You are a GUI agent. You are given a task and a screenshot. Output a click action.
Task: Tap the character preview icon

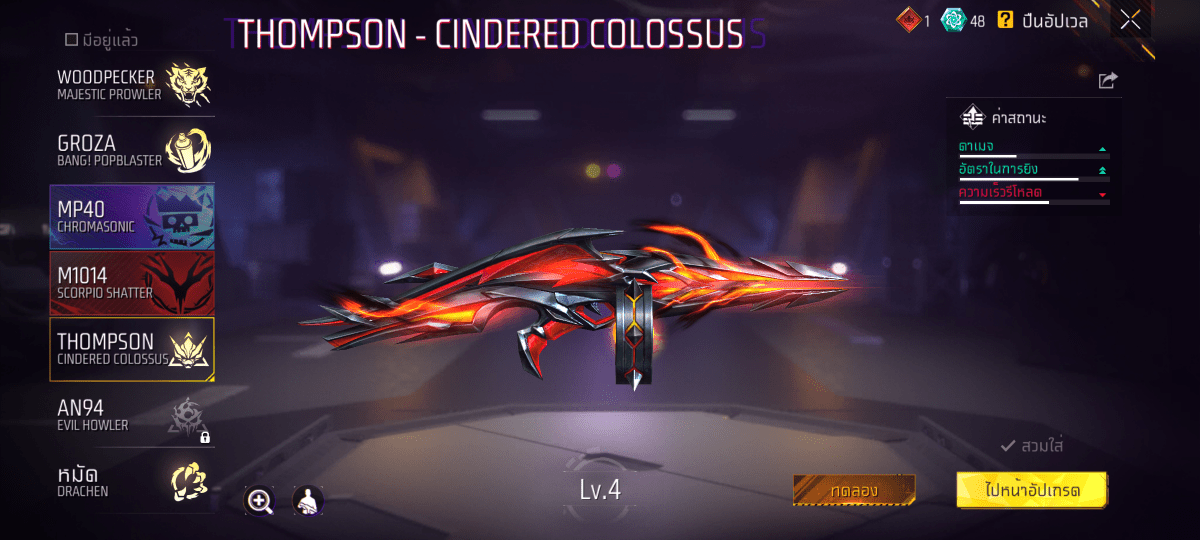tap(307, 501)
